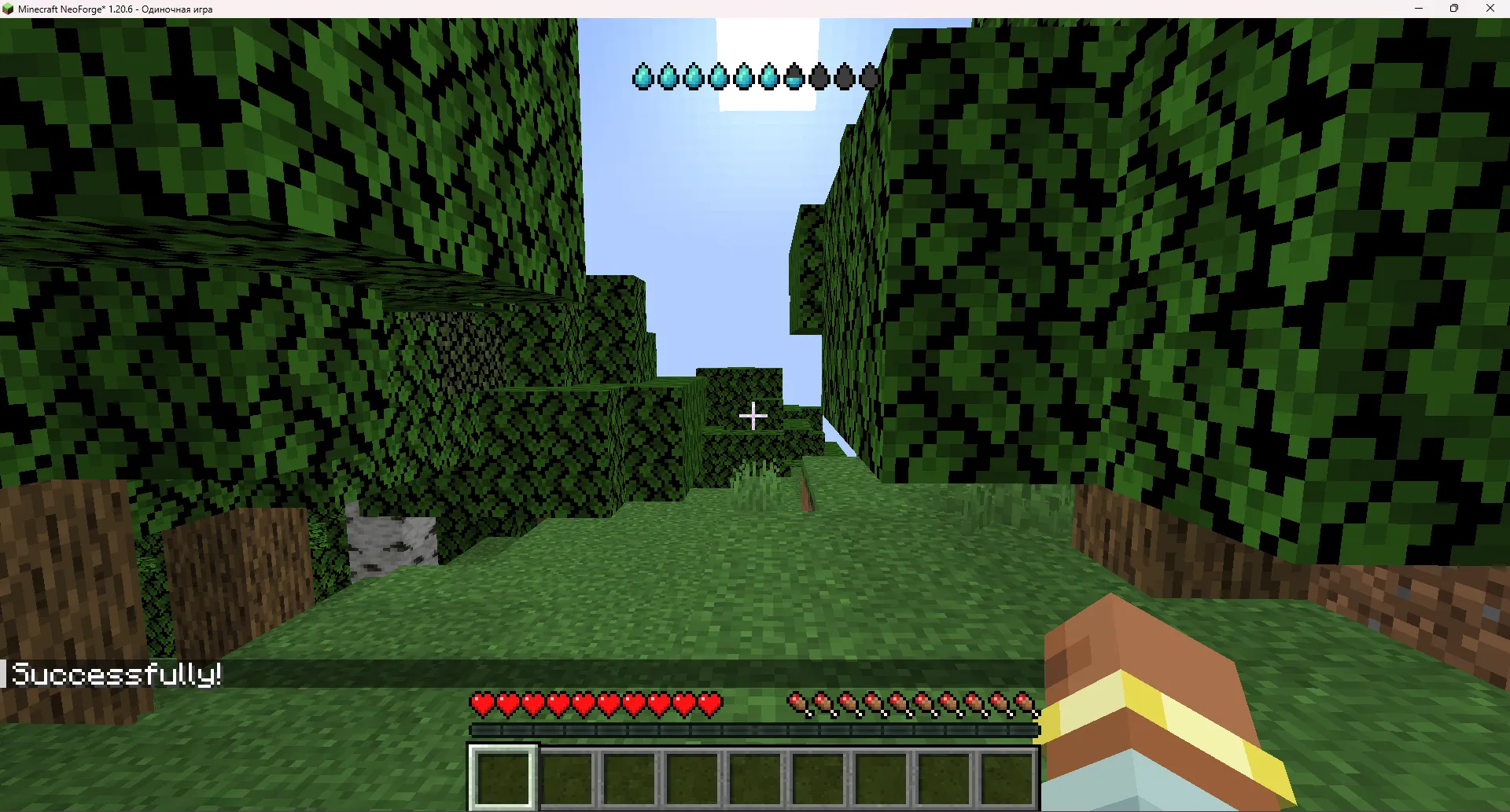Screen dimensions: 1510x812
Task: Click the first oxygen bubble icon
Action: (x=643, y=76)
